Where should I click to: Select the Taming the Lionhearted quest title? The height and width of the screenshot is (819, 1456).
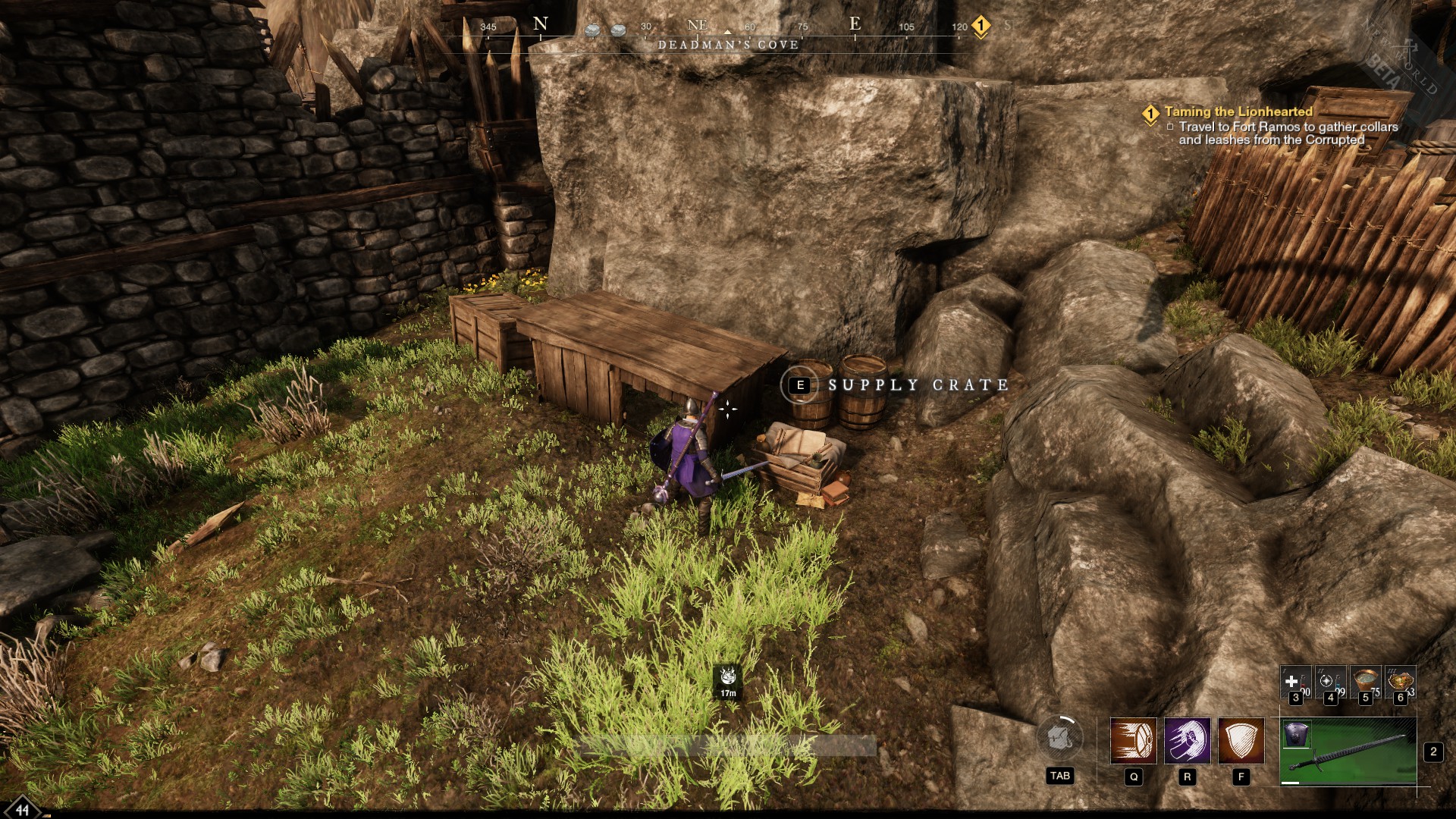[1239, 111]
